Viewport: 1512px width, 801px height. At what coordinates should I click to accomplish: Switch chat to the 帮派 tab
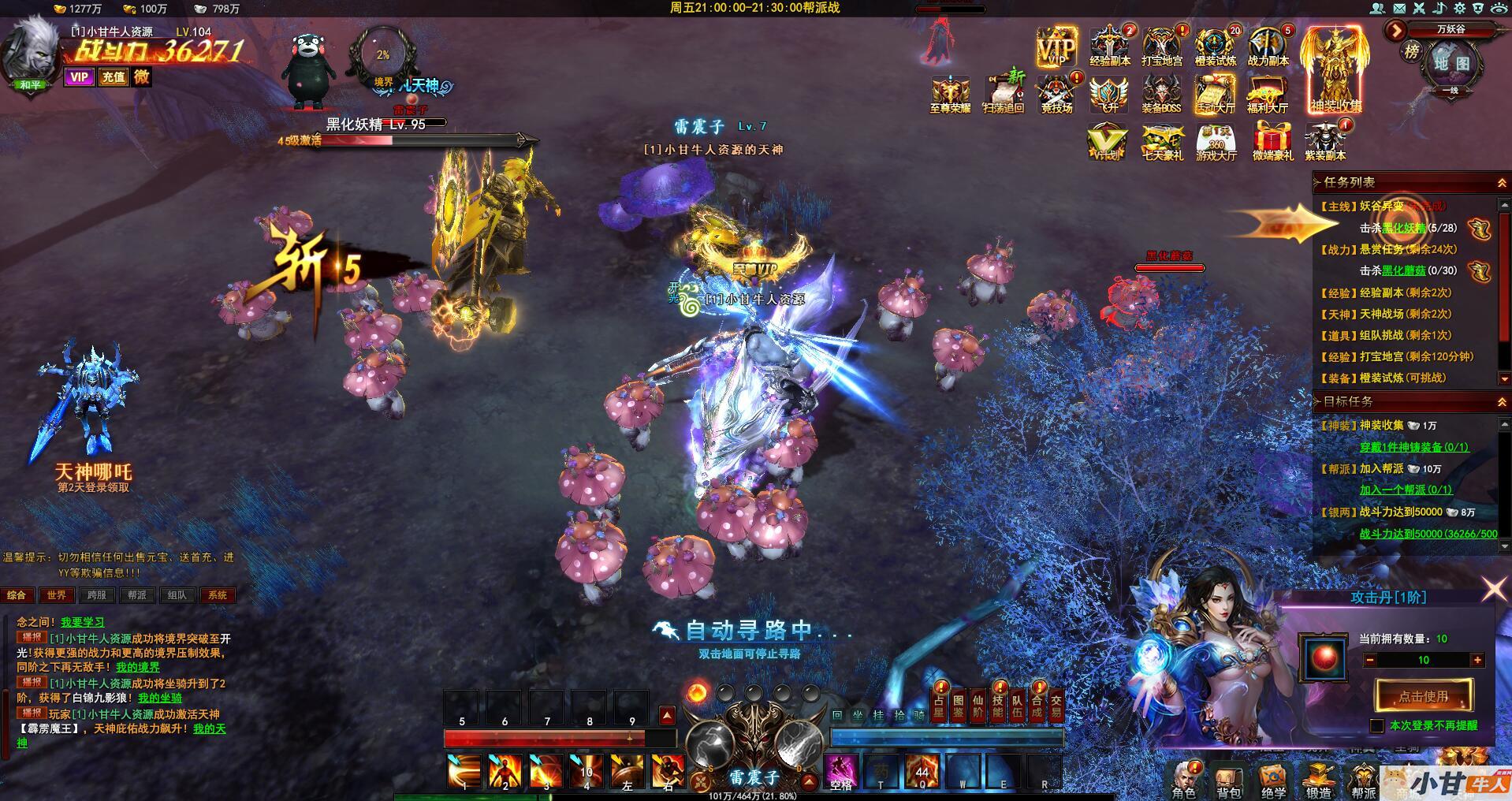[137, 595]
